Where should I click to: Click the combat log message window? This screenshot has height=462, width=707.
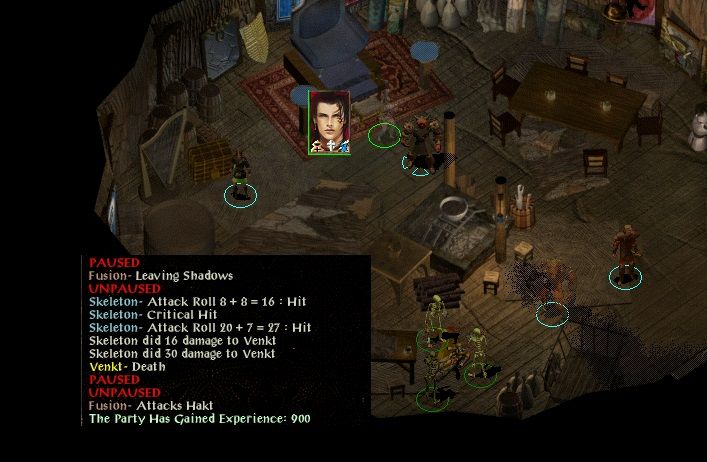[226, 340]
